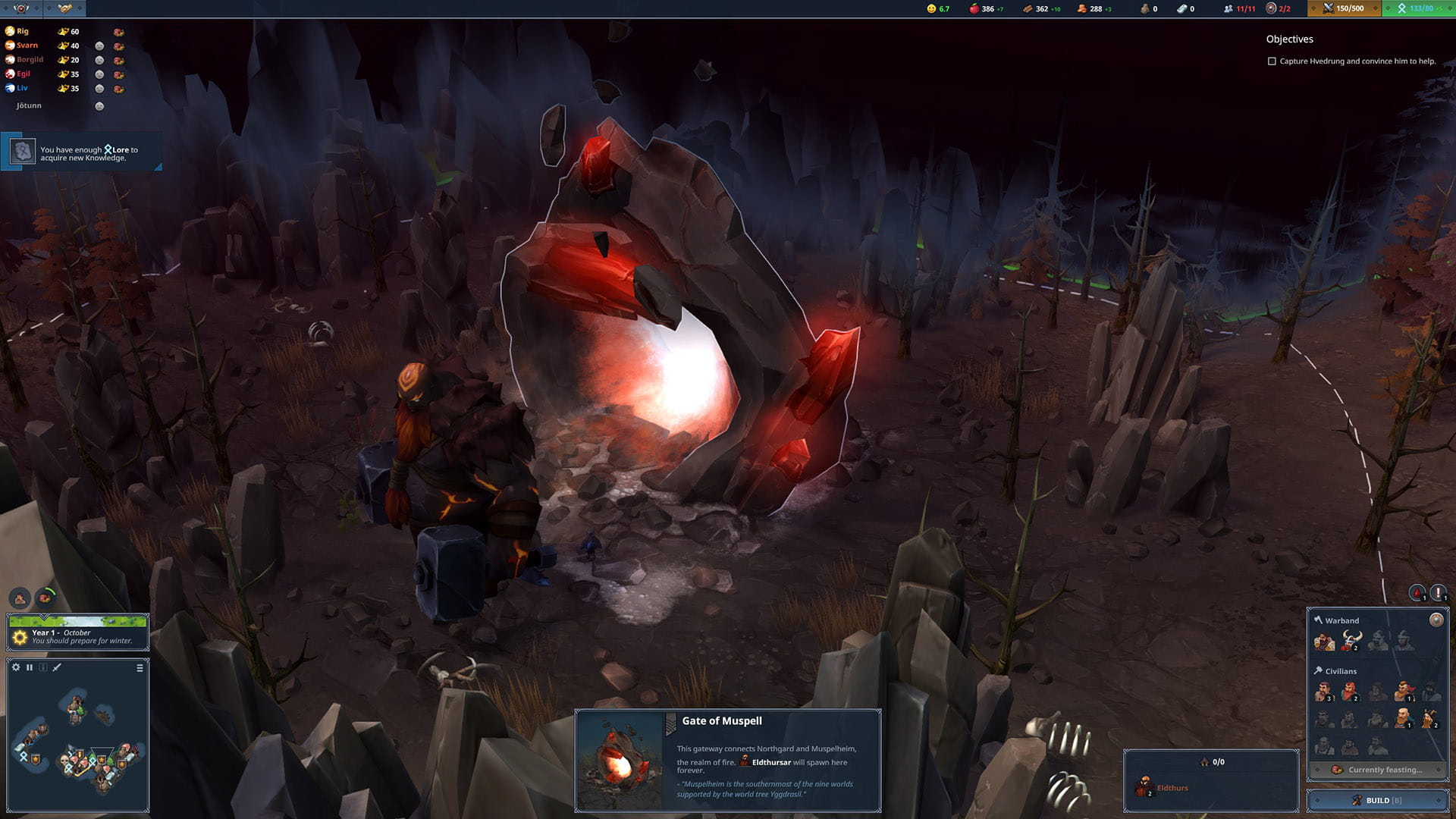
Task: Open the settings gear above the minimap
Action: click(x=16, y=667)
